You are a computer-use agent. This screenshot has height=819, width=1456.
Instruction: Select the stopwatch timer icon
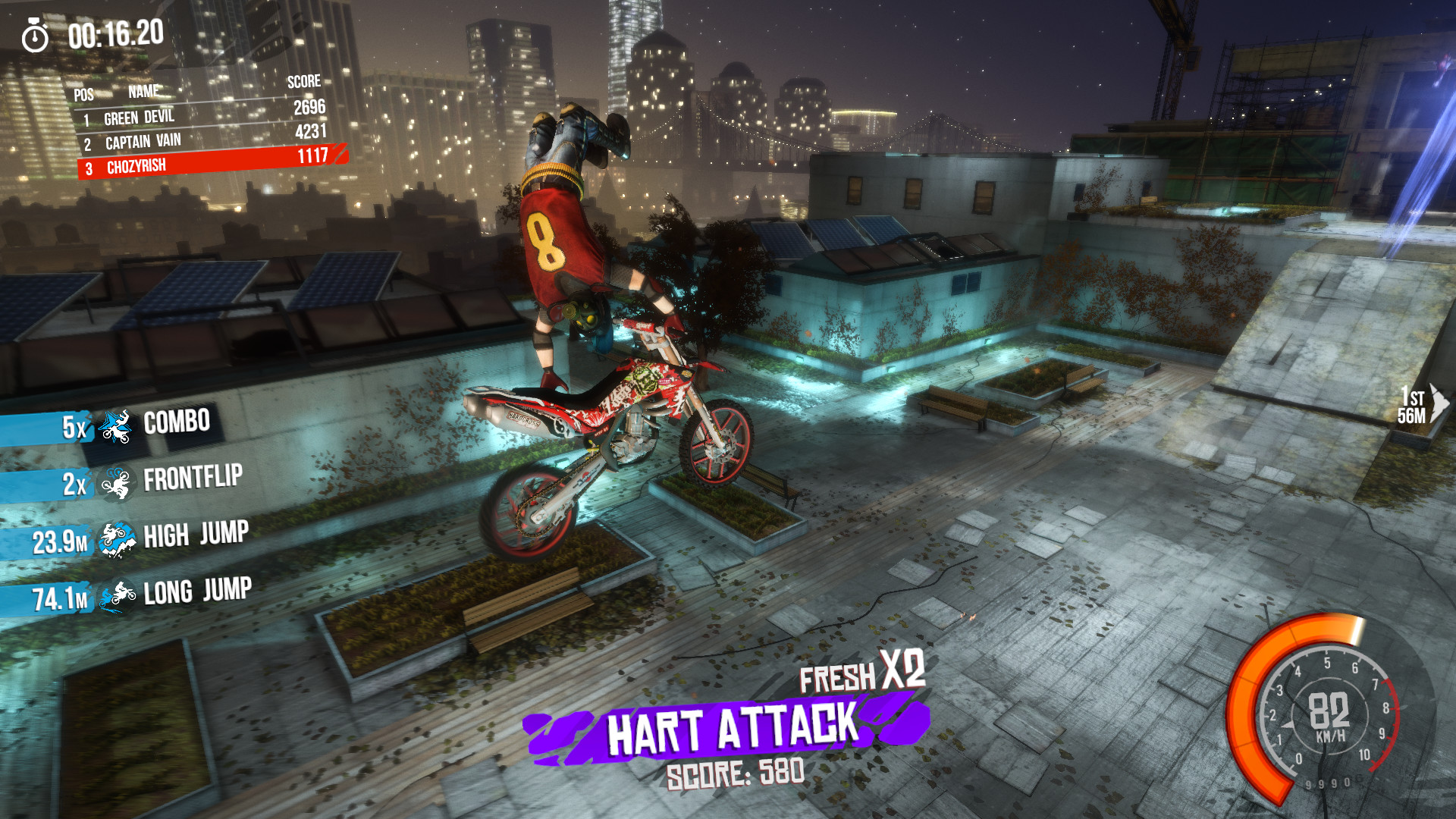tap(36, 33)
